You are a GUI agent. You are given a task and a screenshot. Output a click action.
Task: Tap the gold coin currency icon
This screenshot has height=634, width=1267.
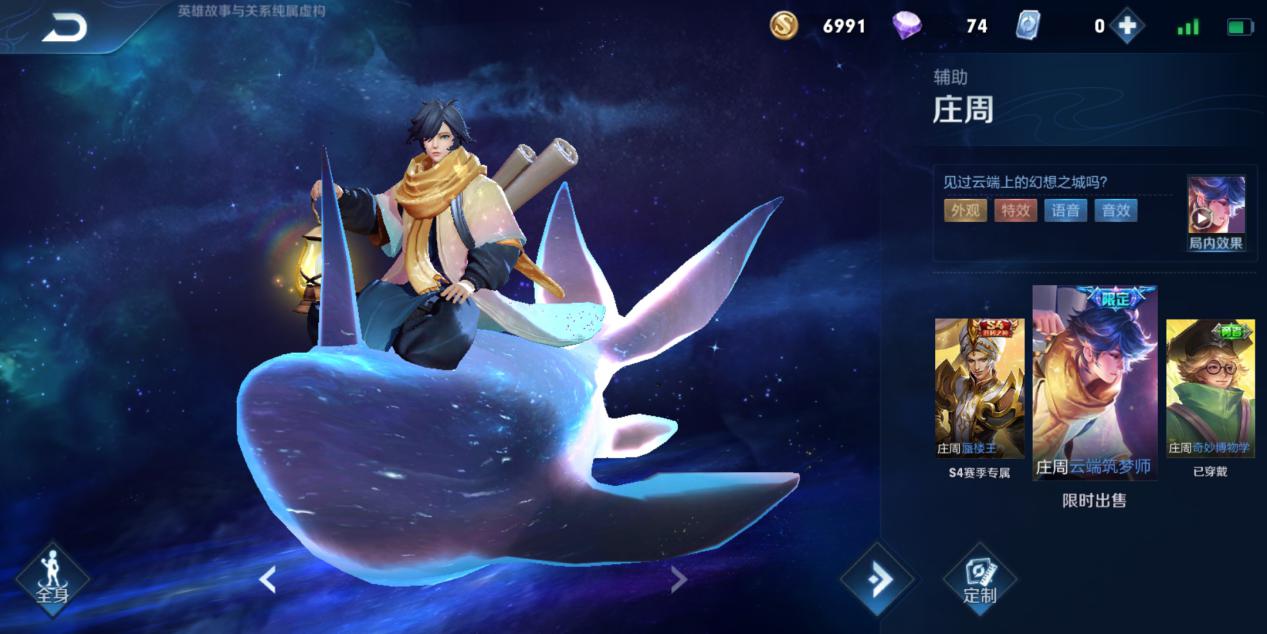click(784, 26)
